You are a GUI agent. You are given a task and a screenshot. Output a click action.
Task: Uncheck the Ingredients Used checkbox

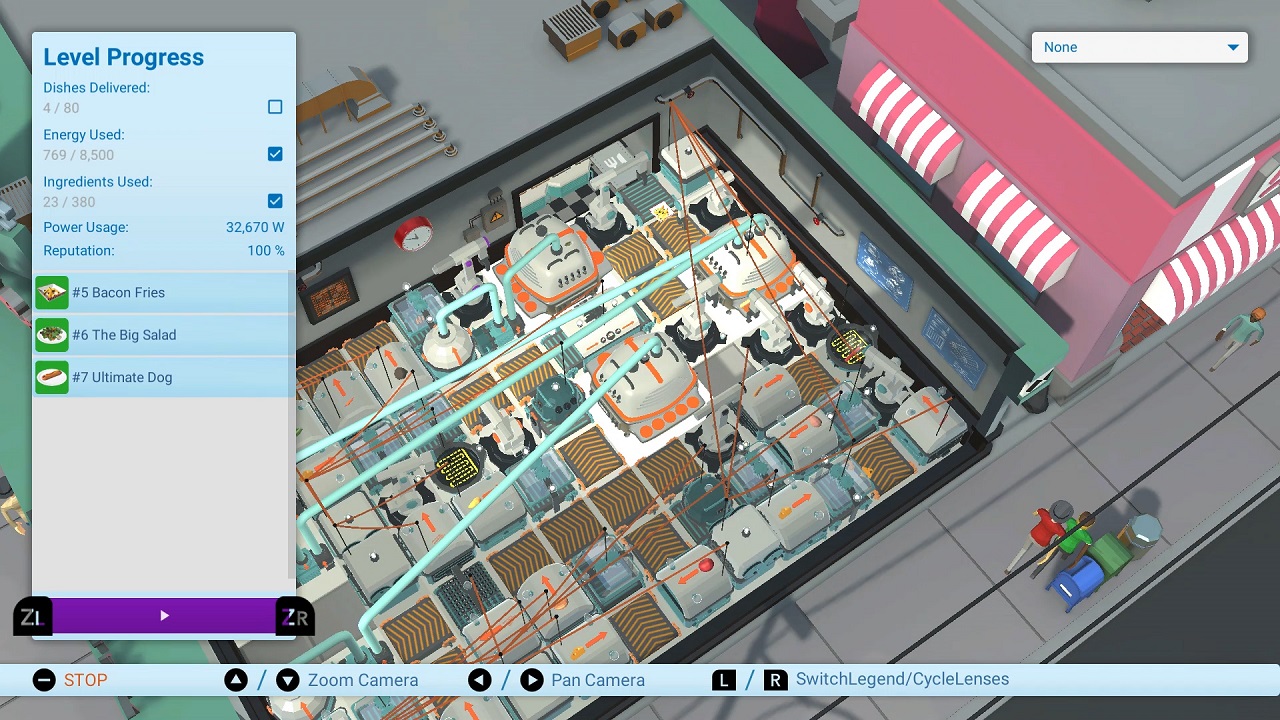click(275, 201)
